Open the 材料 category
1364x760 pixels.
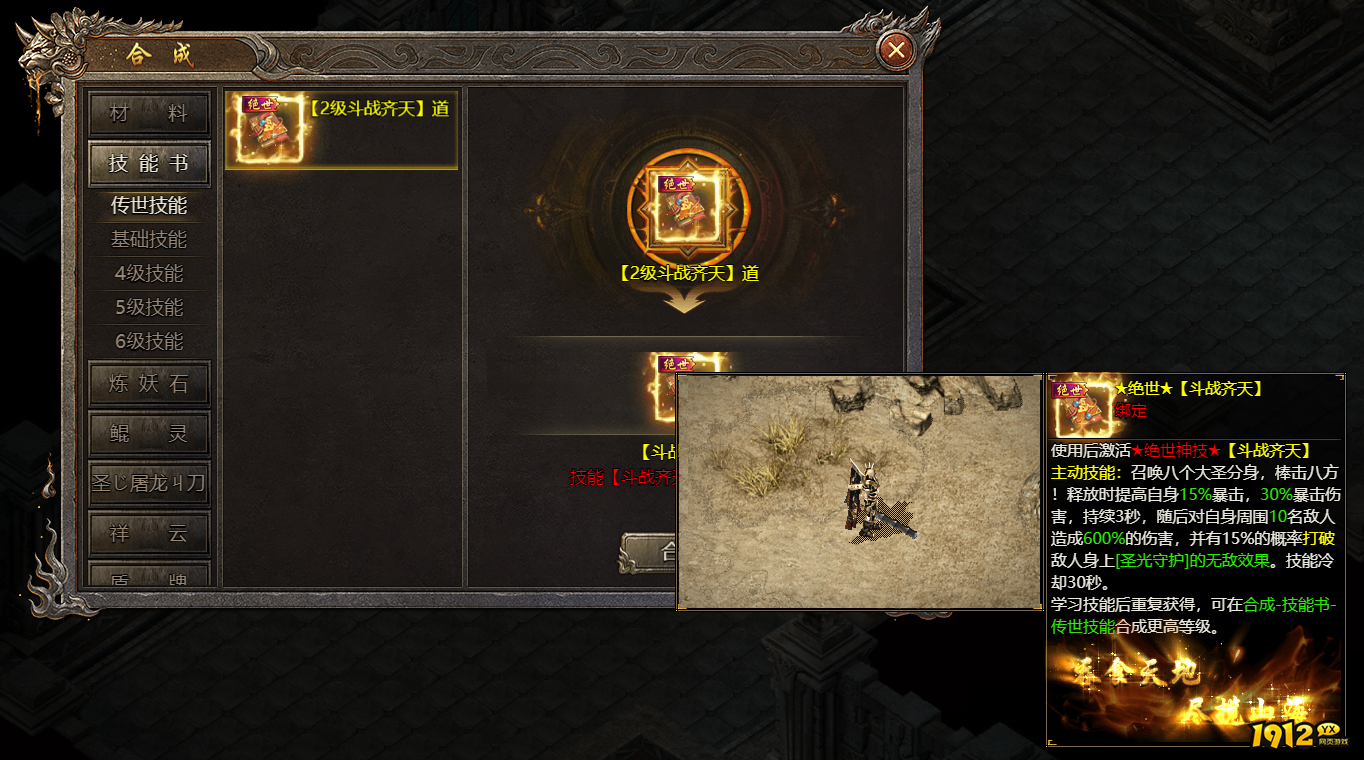(x=149, y=114)
